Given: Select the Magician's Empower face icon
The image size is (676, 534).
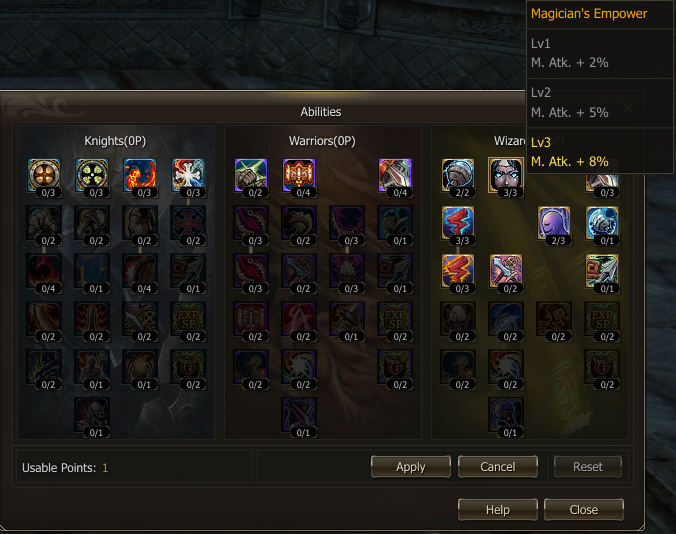Looking at the screenshot, I should [504, 174].
